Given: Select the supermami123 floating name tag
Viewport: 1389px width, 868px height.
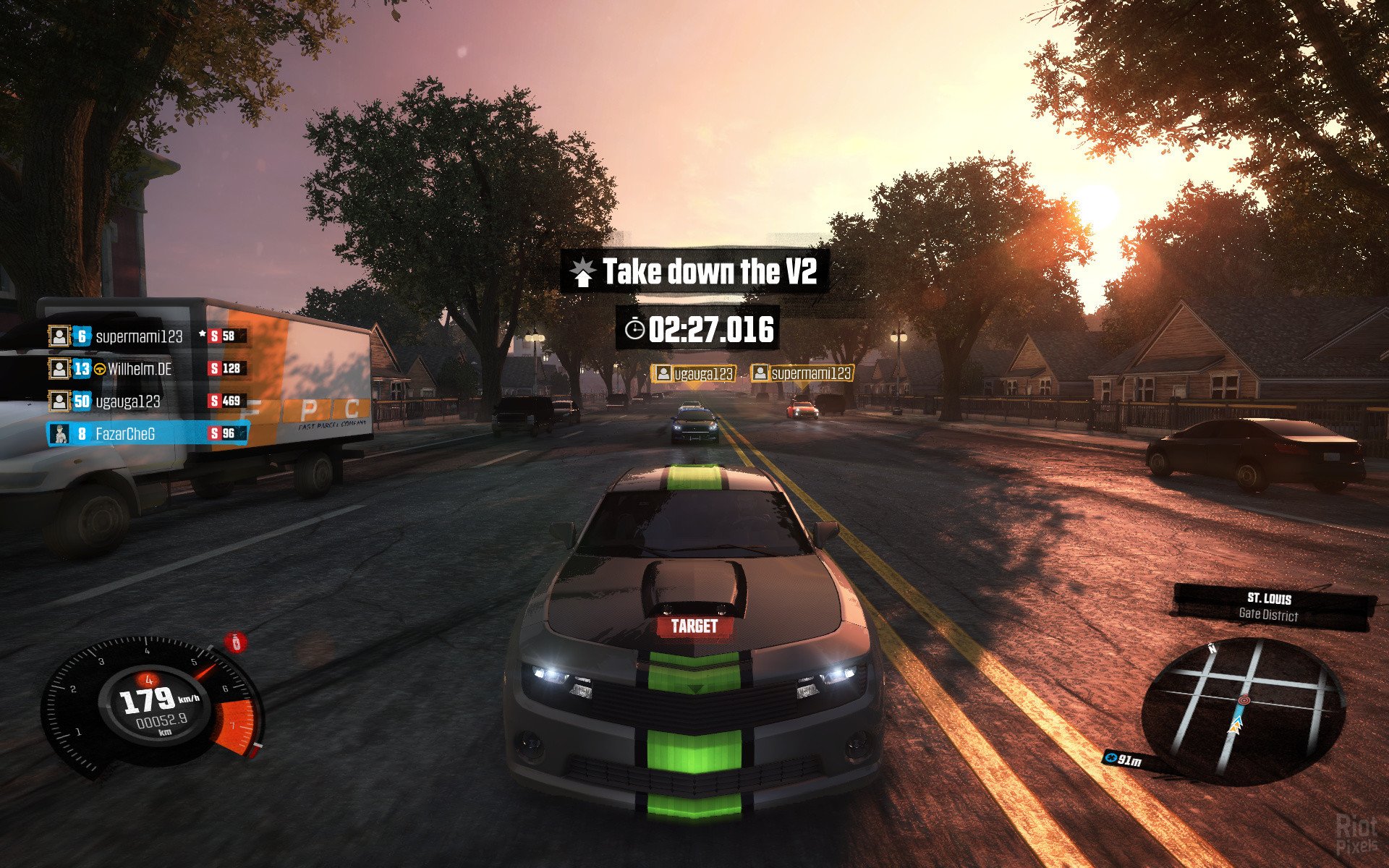Looking at the screenshot, I should click(x=802, y=374).
